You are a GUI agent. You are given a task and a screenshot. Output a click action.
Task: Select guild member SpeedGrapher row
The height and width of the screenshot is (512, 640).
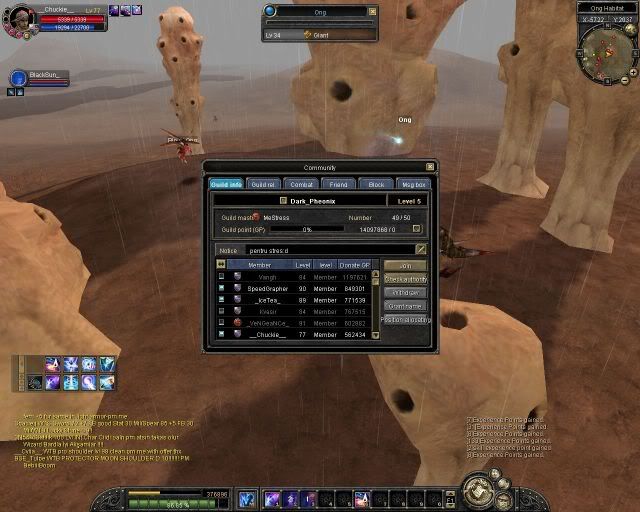pyautogui.click(x=267, y=288)
